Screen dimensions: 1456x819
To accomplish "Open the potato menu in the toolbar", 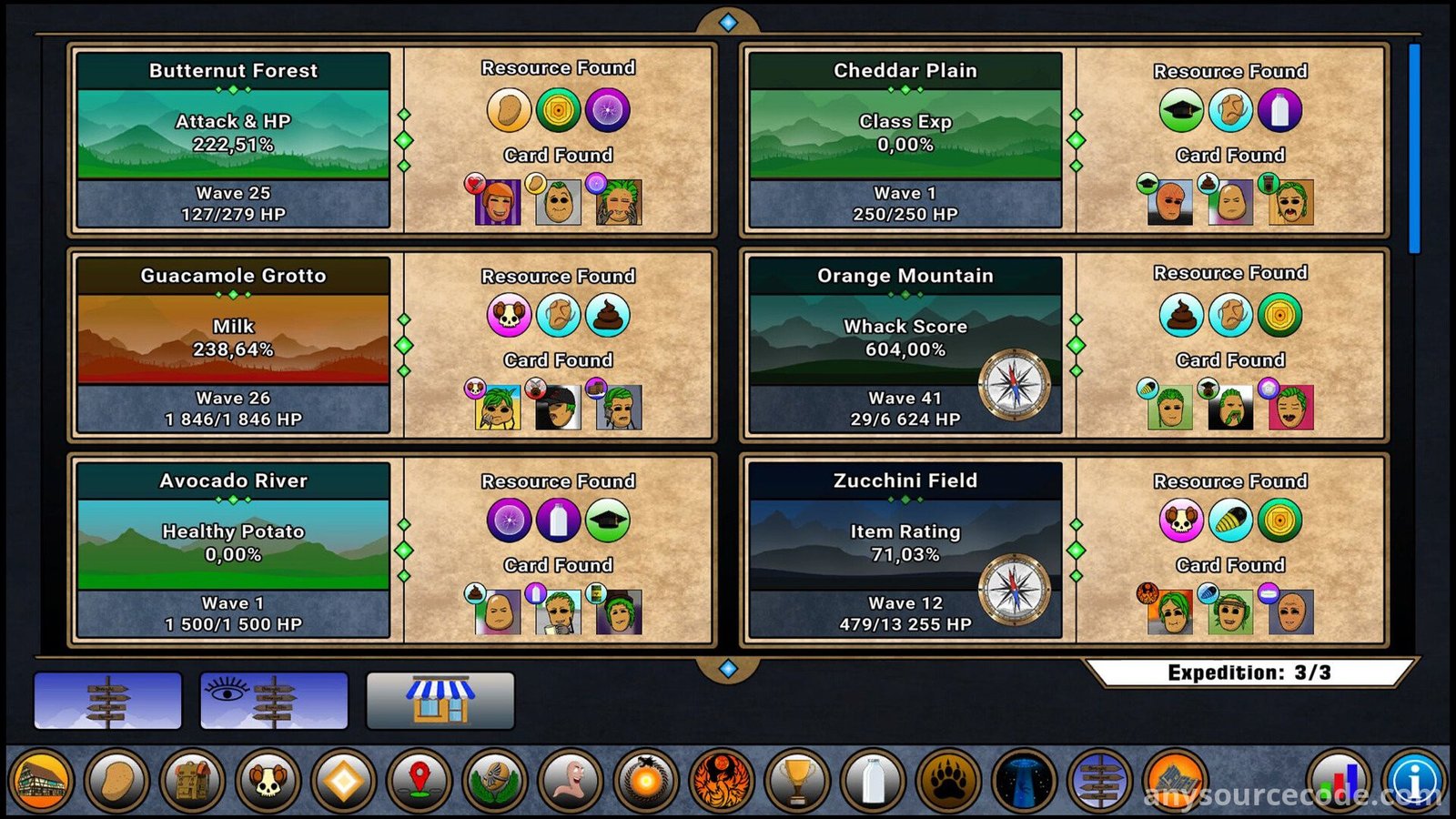I will [x=117, y=781].
